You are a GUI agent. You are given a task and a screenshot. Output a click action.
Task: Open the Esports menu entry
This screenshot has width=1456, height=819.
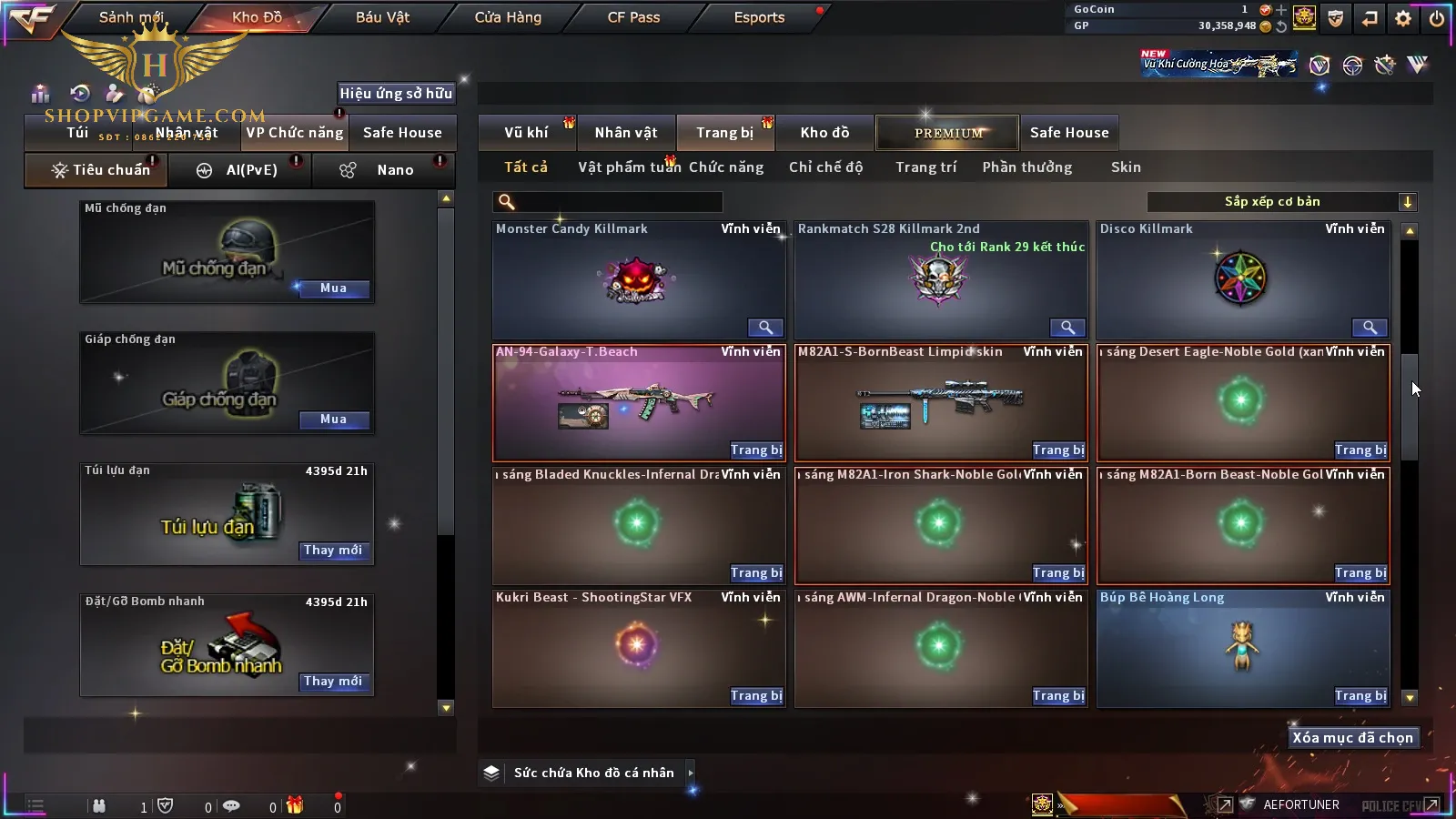[759, 17]
